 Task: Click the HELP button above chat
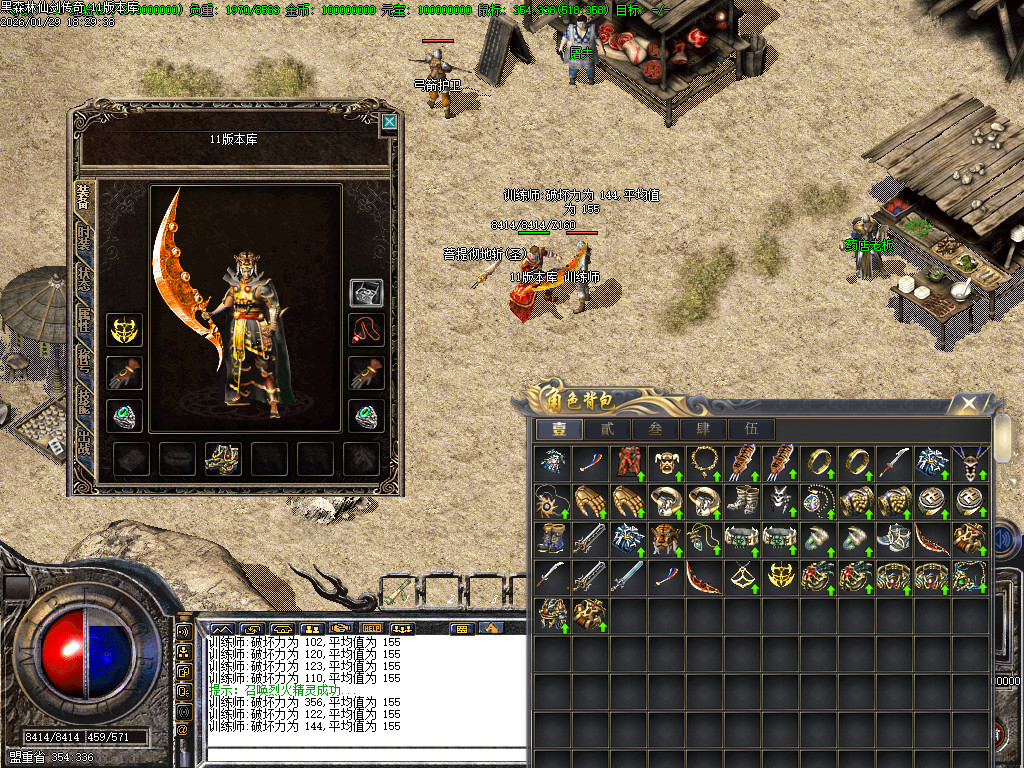pyautogui.click(x=372, y=629)
